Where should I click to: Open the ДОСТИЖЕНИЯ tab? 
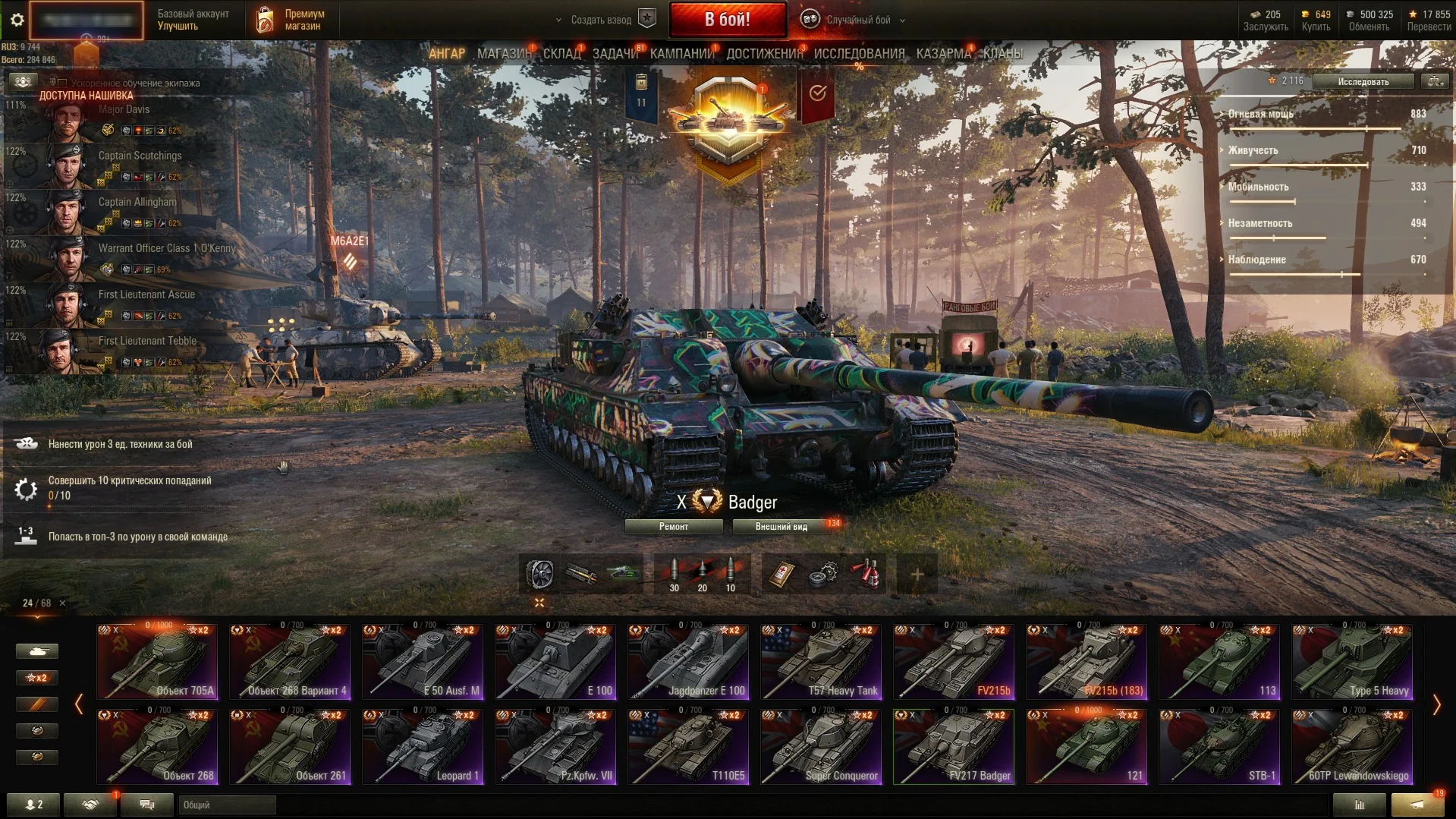(764, 53)
